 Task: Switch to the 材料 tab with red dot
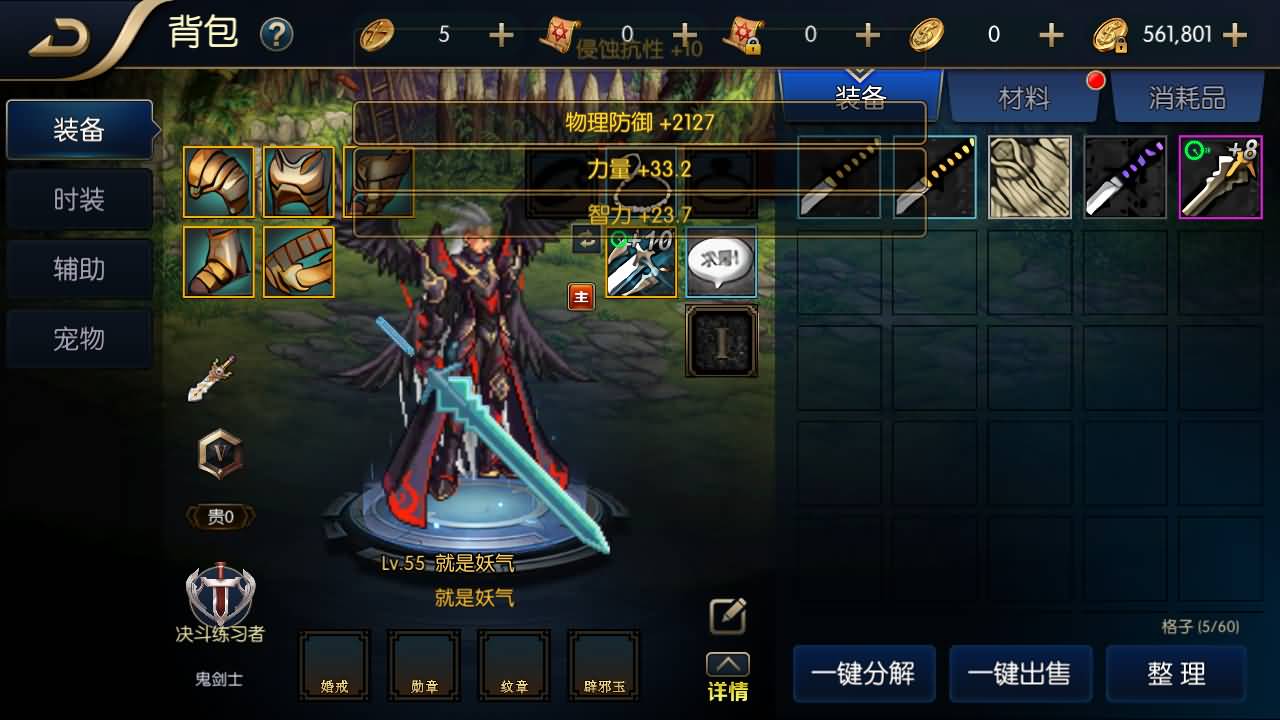tap(1025, 97)
